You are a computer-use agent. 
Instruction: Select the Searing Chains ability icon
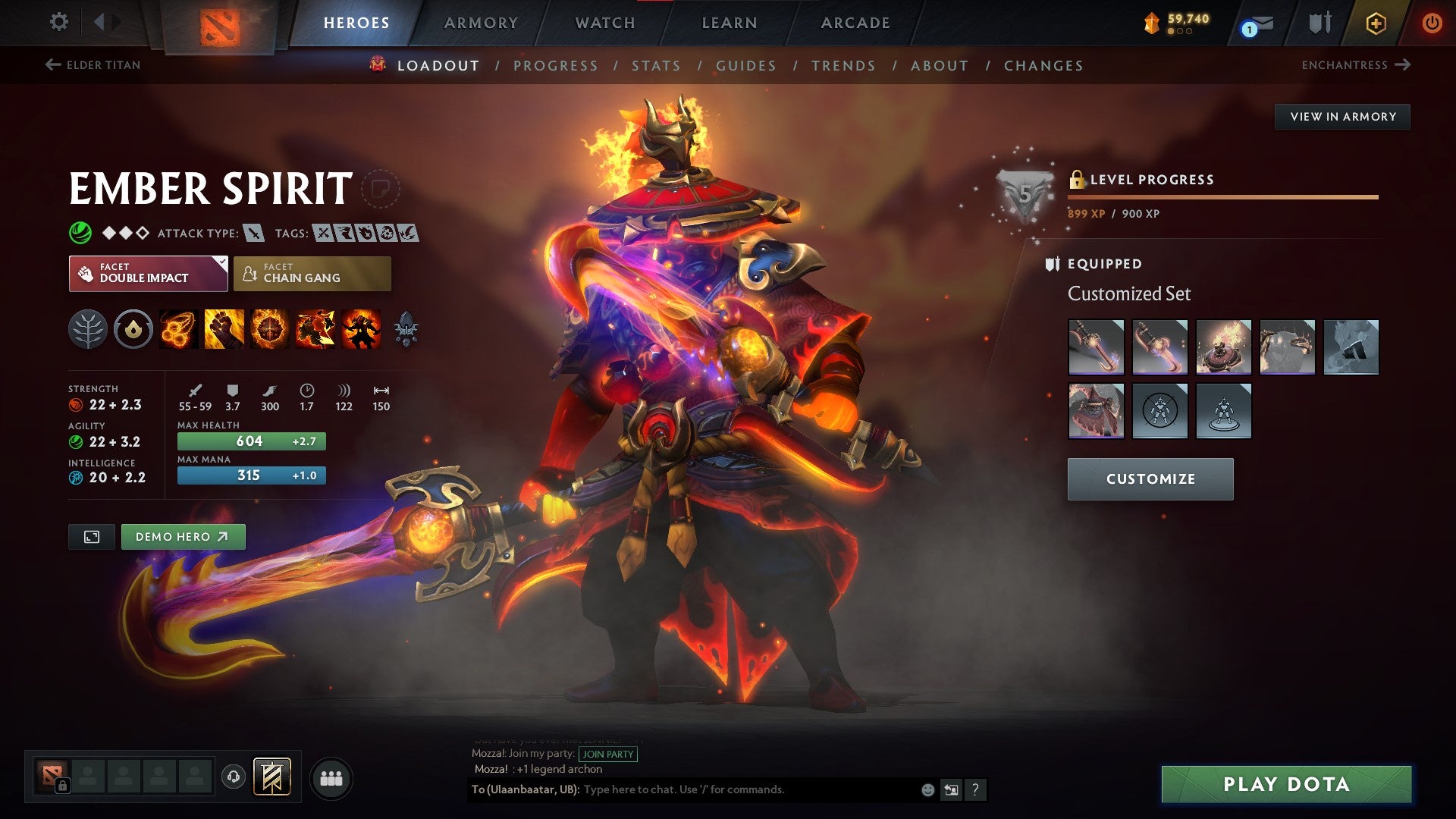point(177,329)
